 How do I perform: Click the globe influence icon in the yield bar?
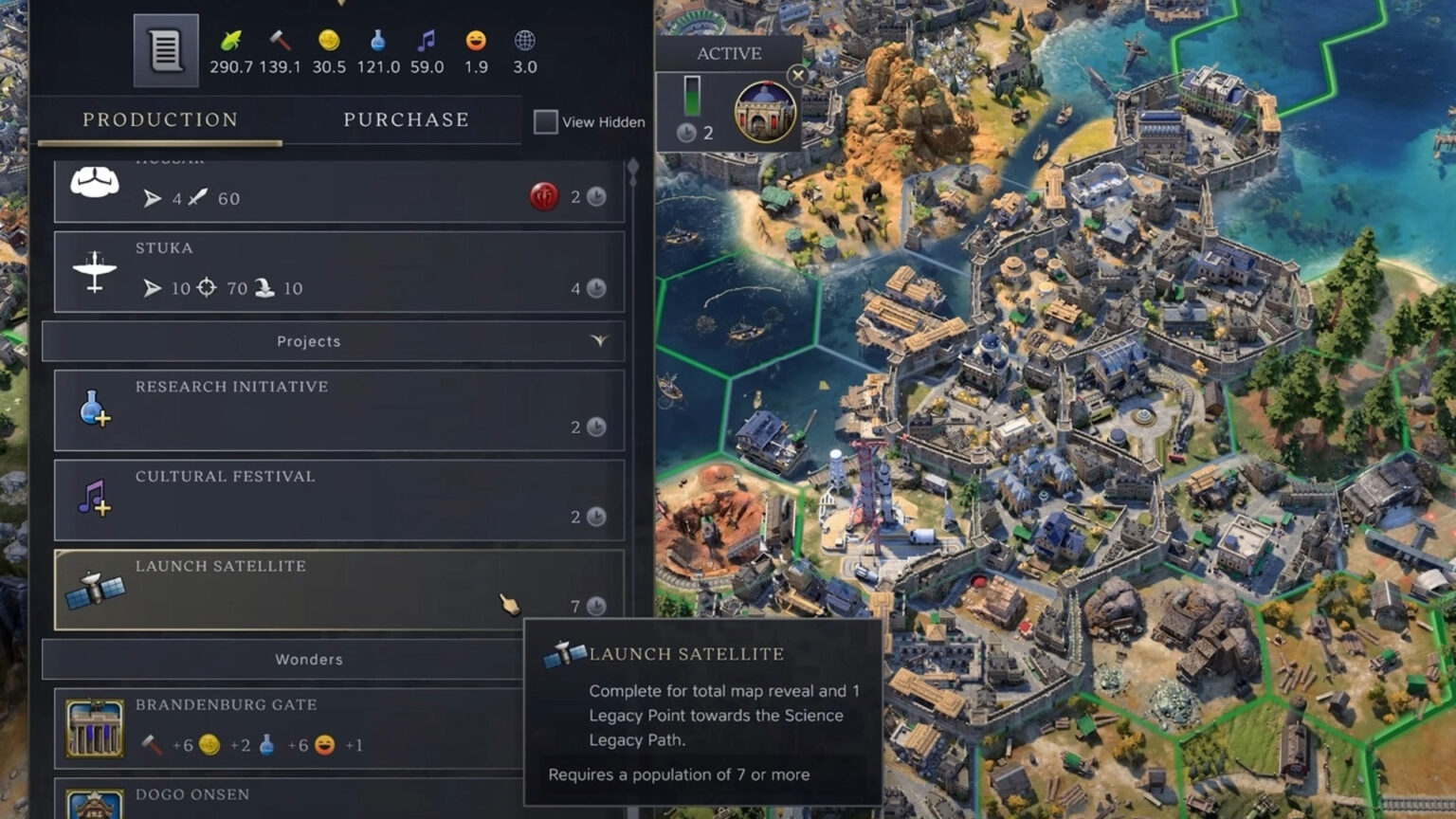(x=523, y=43)
